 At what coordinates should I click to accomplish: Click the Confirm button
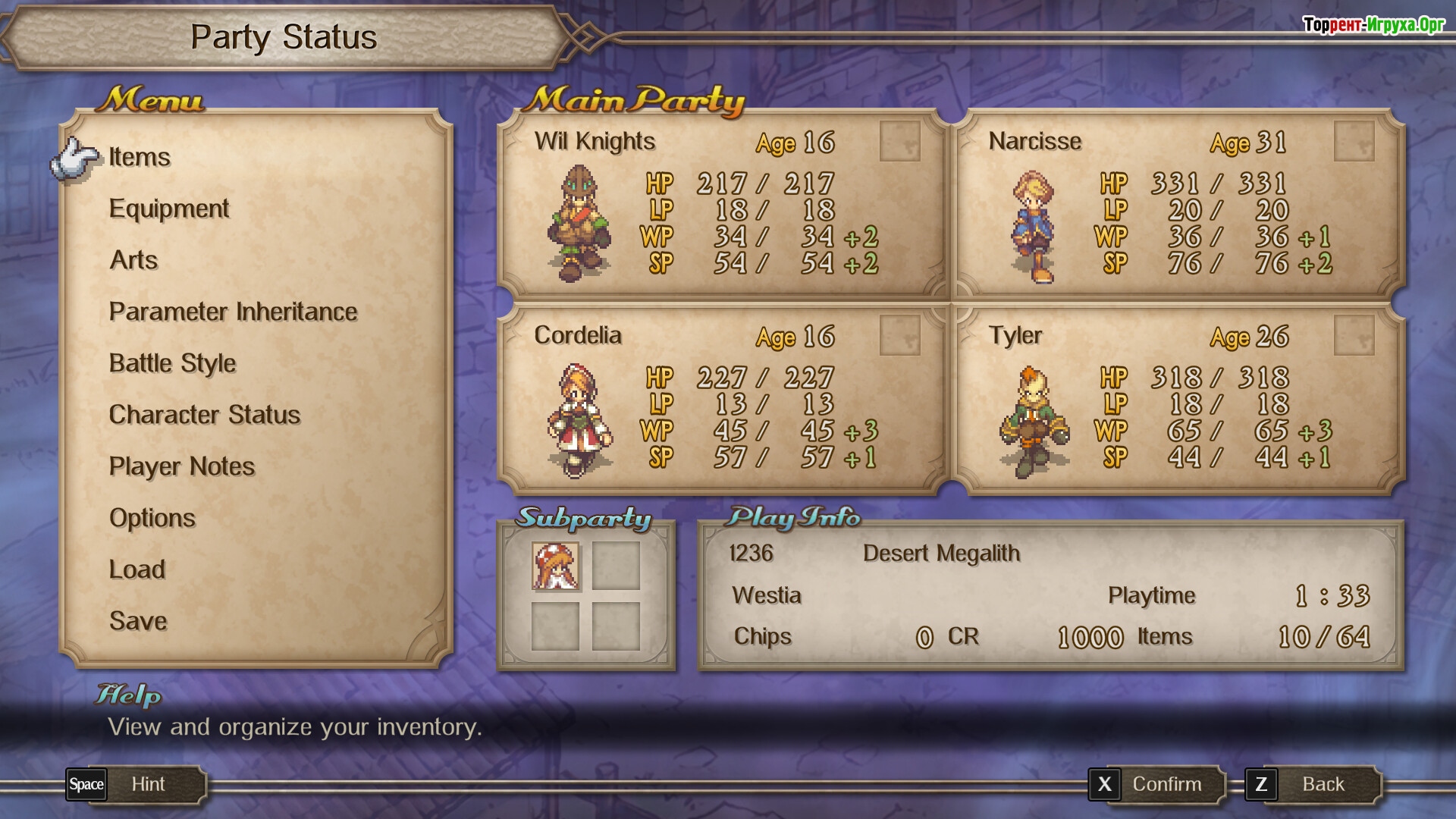pyautogui.click(x=1155, y=784)
